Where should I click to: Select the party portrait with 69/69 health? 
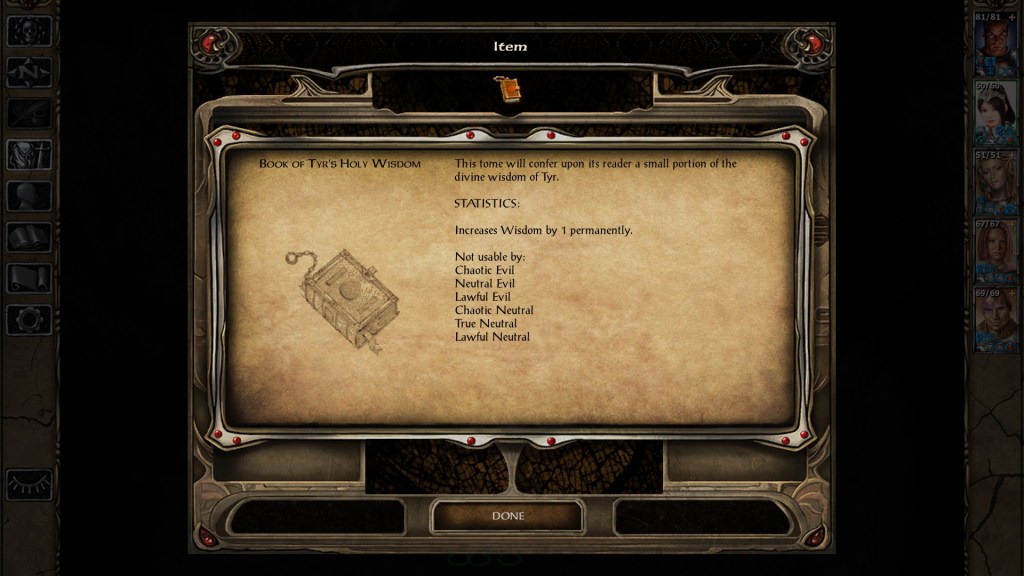pos(995,322)
